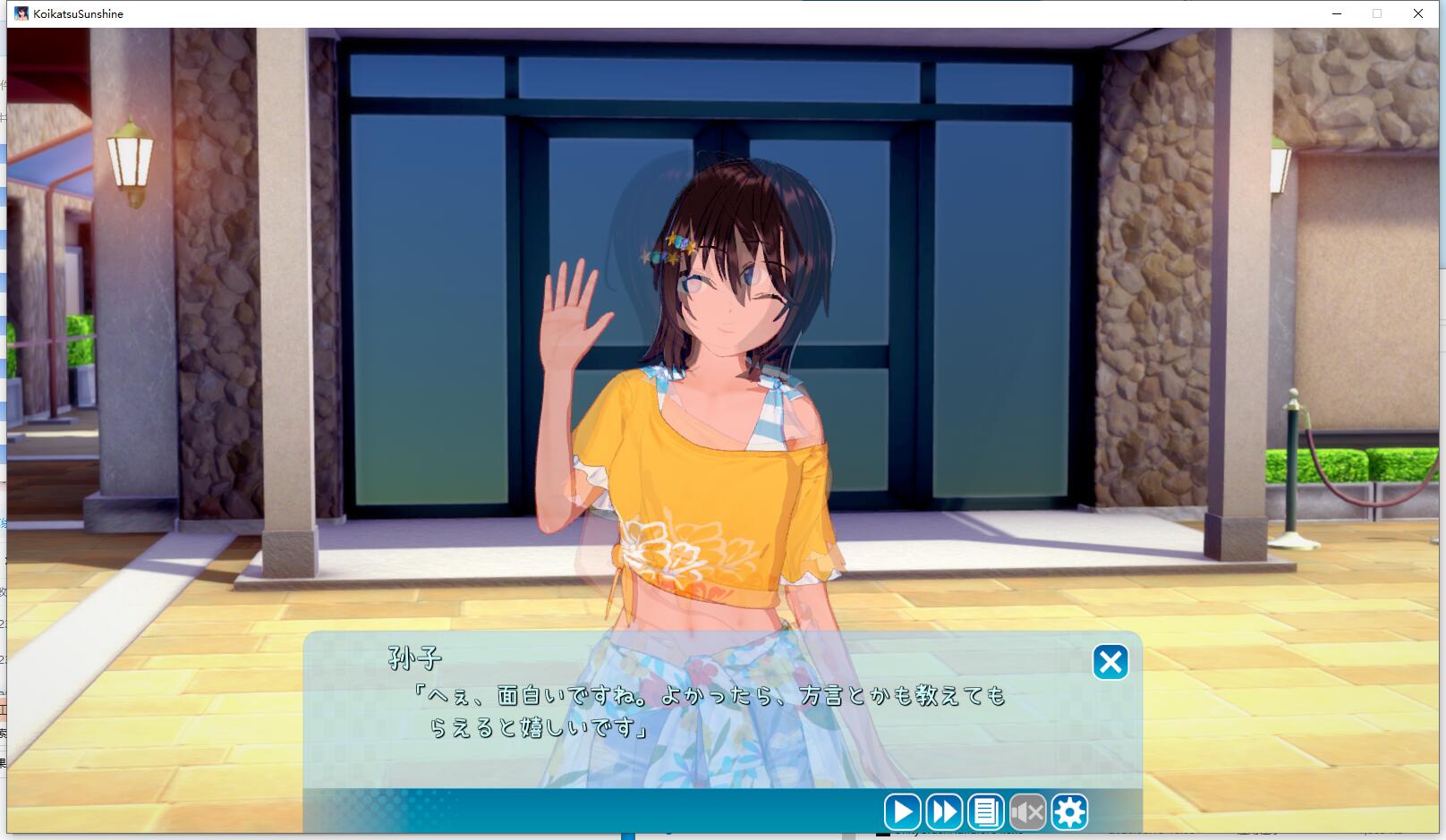
Task: Hide the dialogue box with the blue X
Action: point(1110,663)
